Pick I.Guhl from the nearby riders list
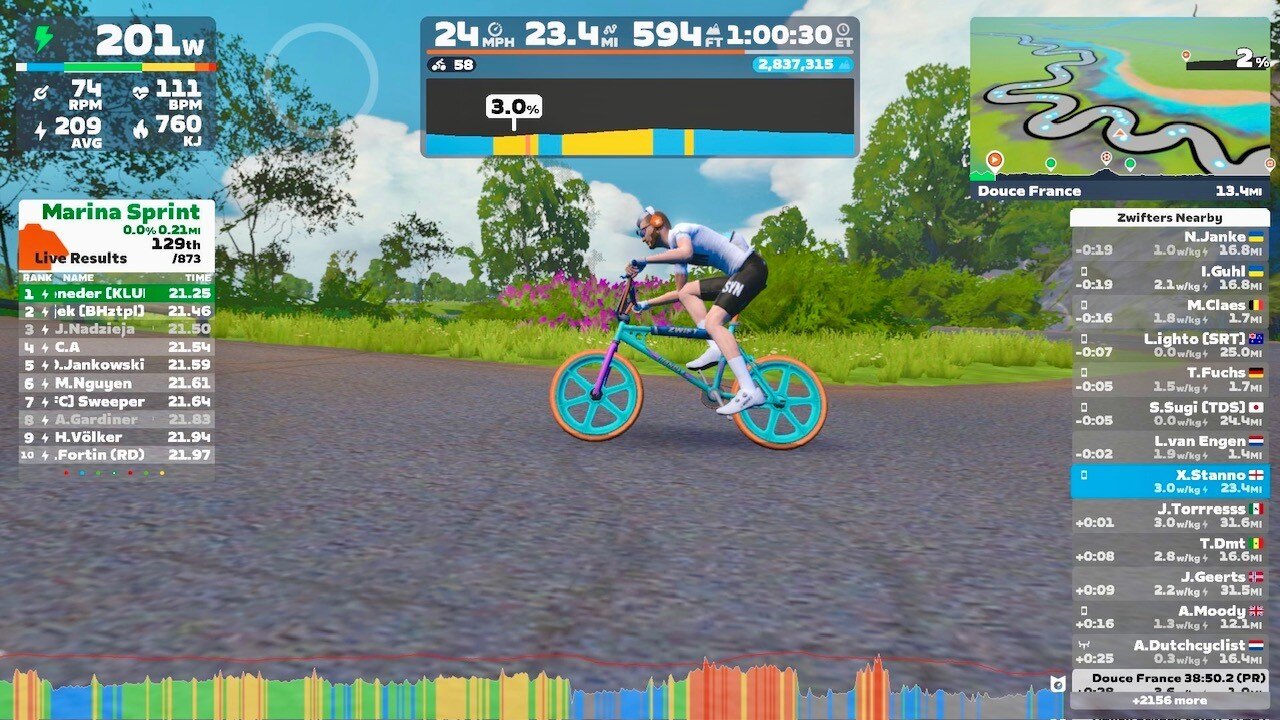 point(1169,278)
